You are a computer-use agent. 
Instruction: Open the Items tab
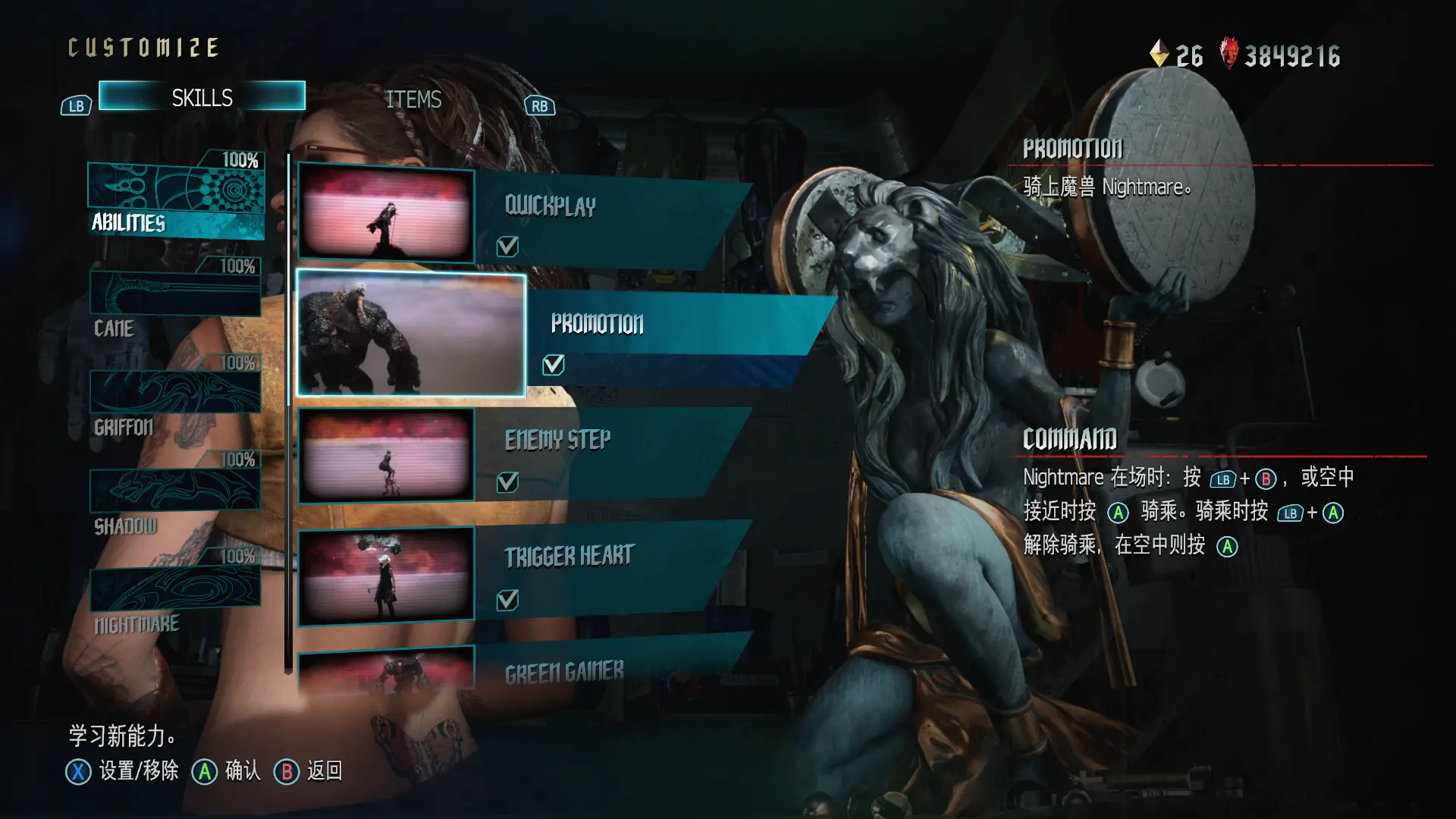coord(413,99)
